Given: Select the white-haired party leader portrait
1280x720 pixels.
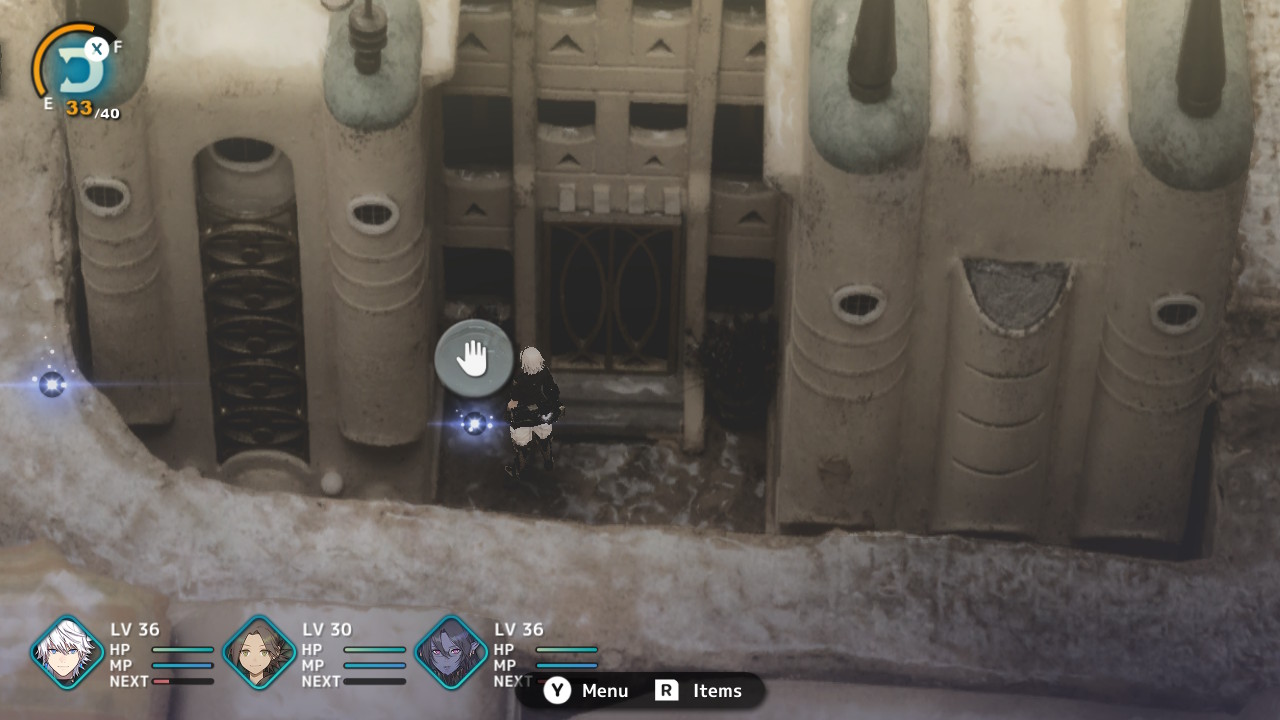Looking at the screenshot, I should (67, 653).
